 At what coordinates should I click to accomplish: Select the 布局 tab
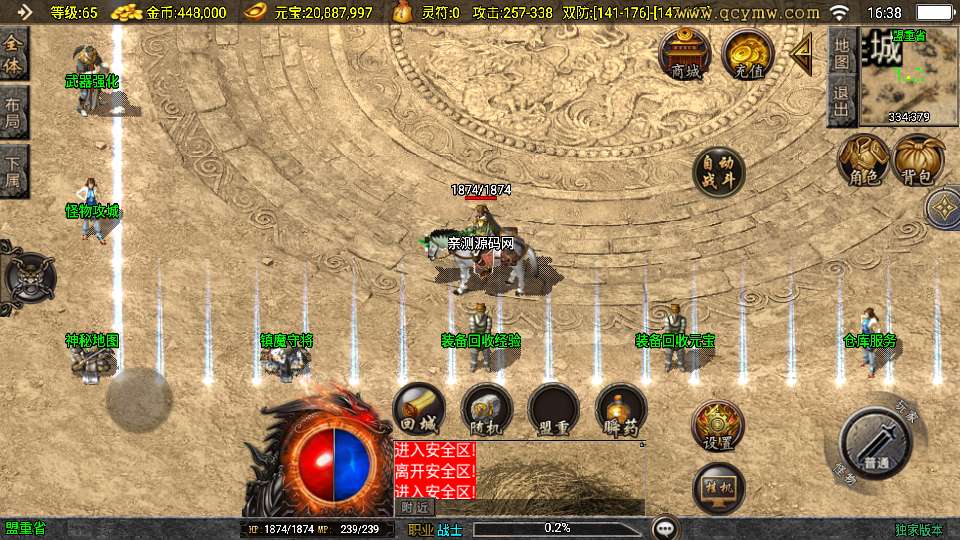click(x=13, y=113)
